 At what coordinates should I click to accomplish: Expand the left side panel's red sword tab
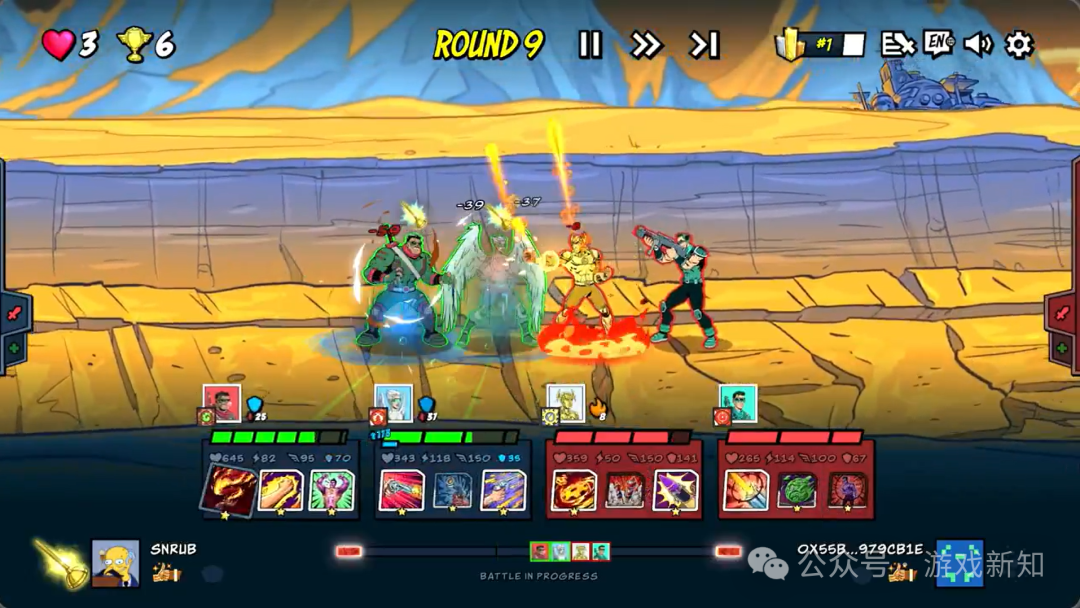(15, 313)
